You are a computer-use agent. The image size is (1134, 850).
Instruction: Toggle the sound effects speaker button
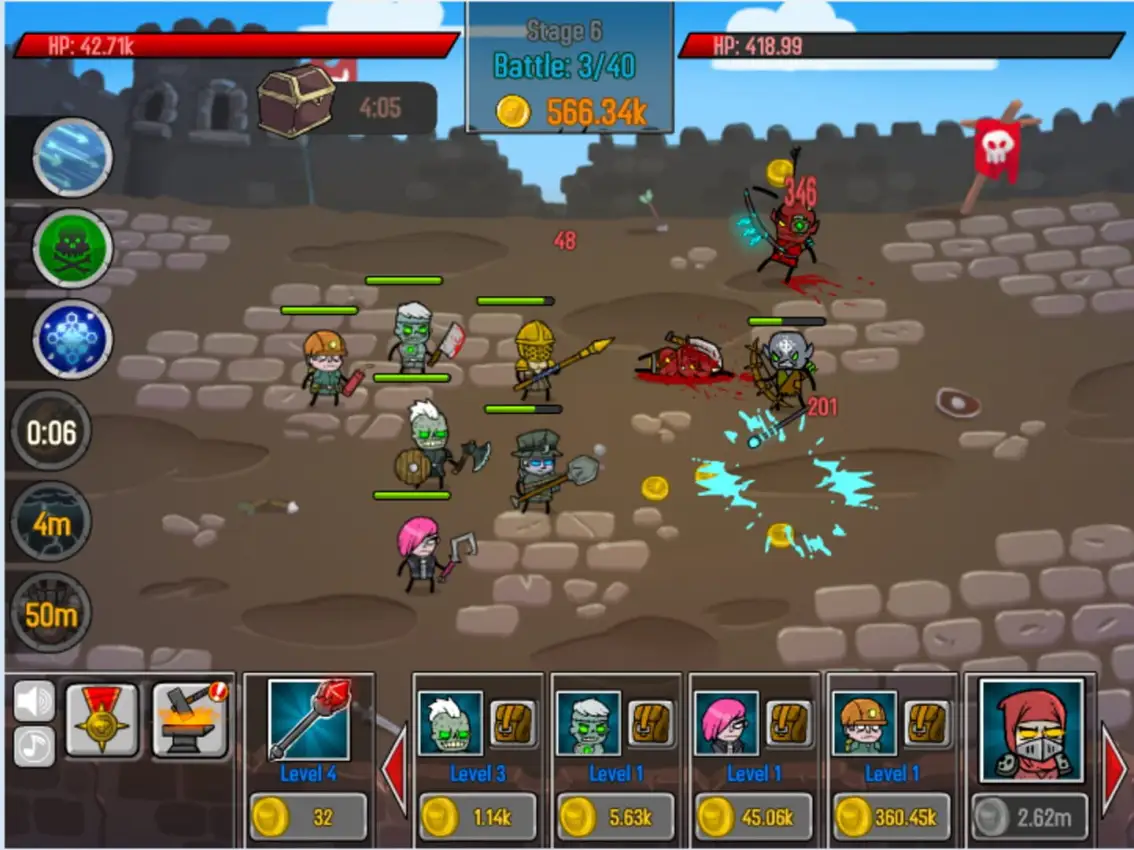pyautogui.click(x=34, y=701)
